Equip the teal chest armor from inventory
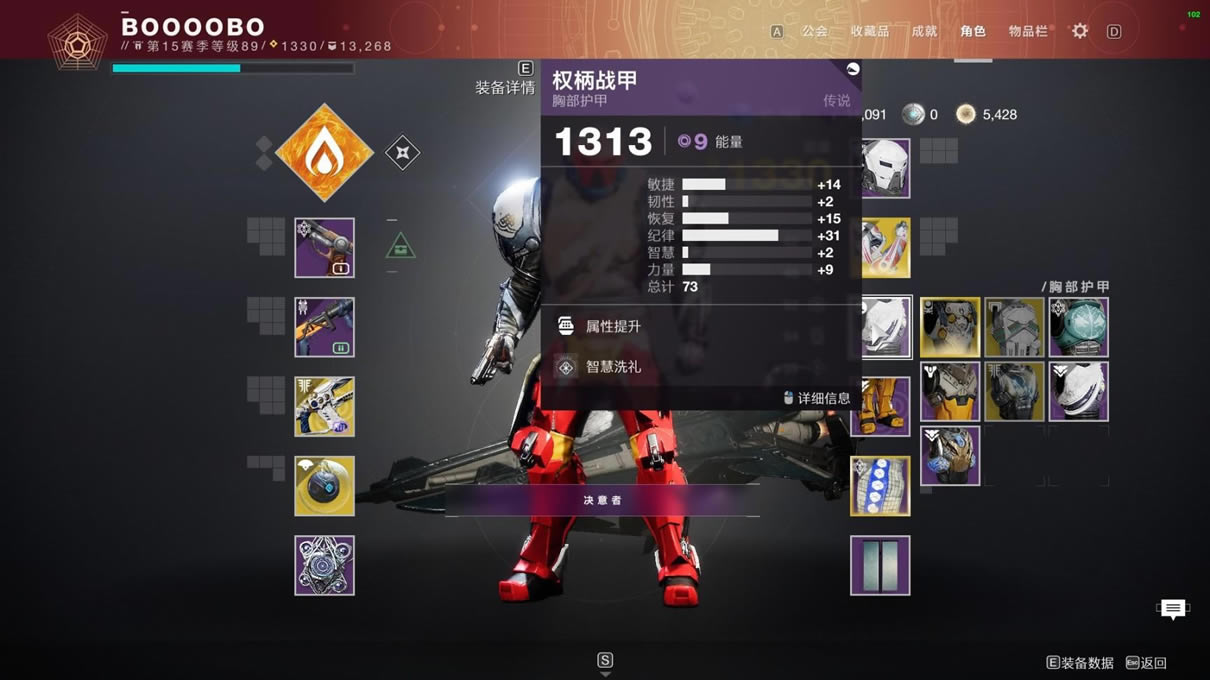 tap(1078, 327)
